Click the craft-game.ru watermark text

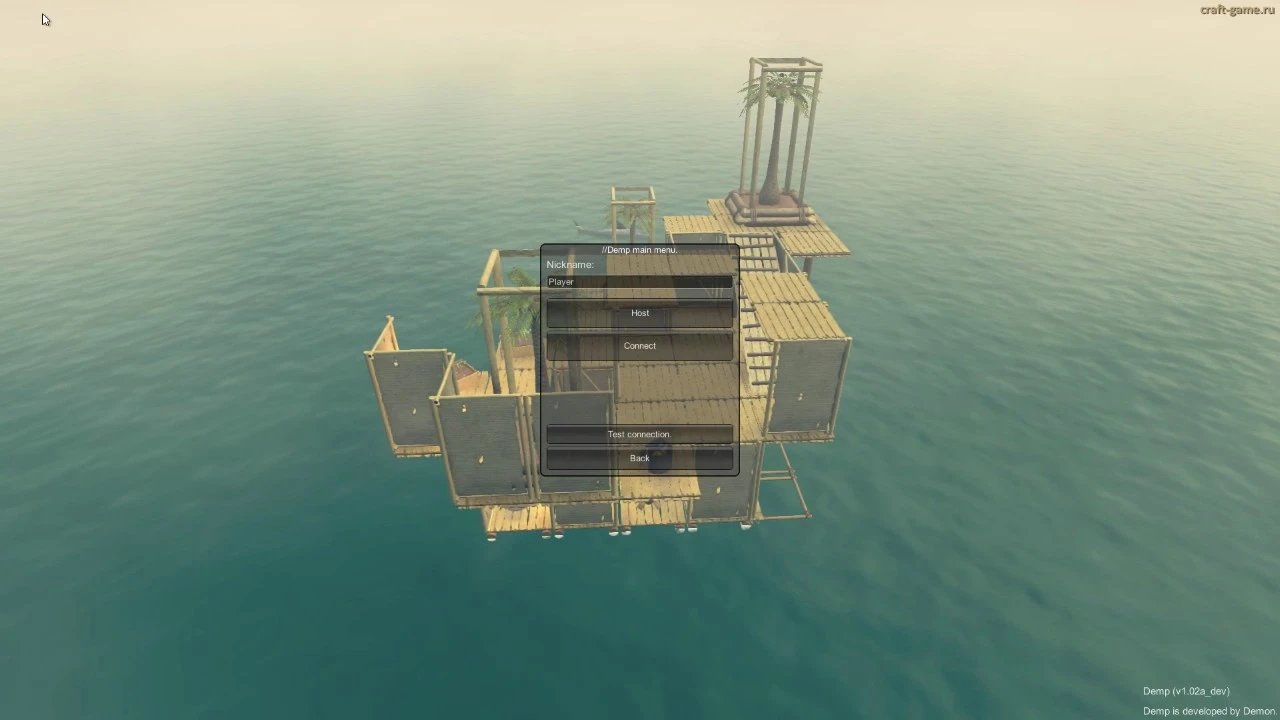(1236, 11)
